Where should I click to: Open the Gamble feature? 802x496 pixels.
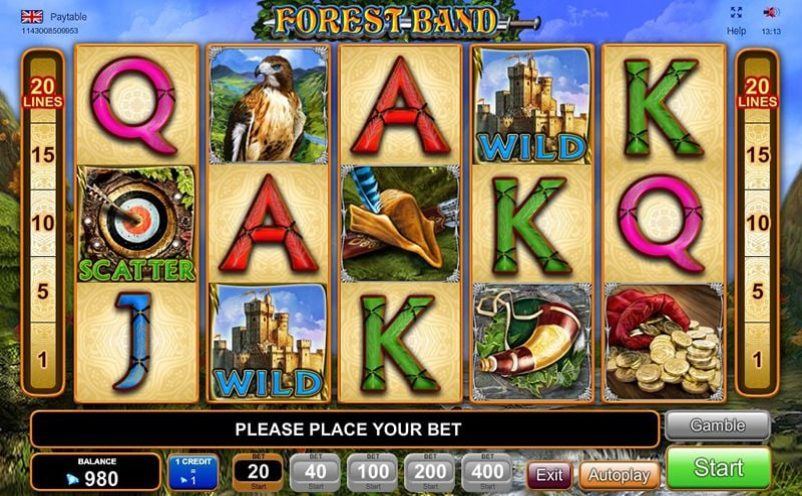point(717,425)
